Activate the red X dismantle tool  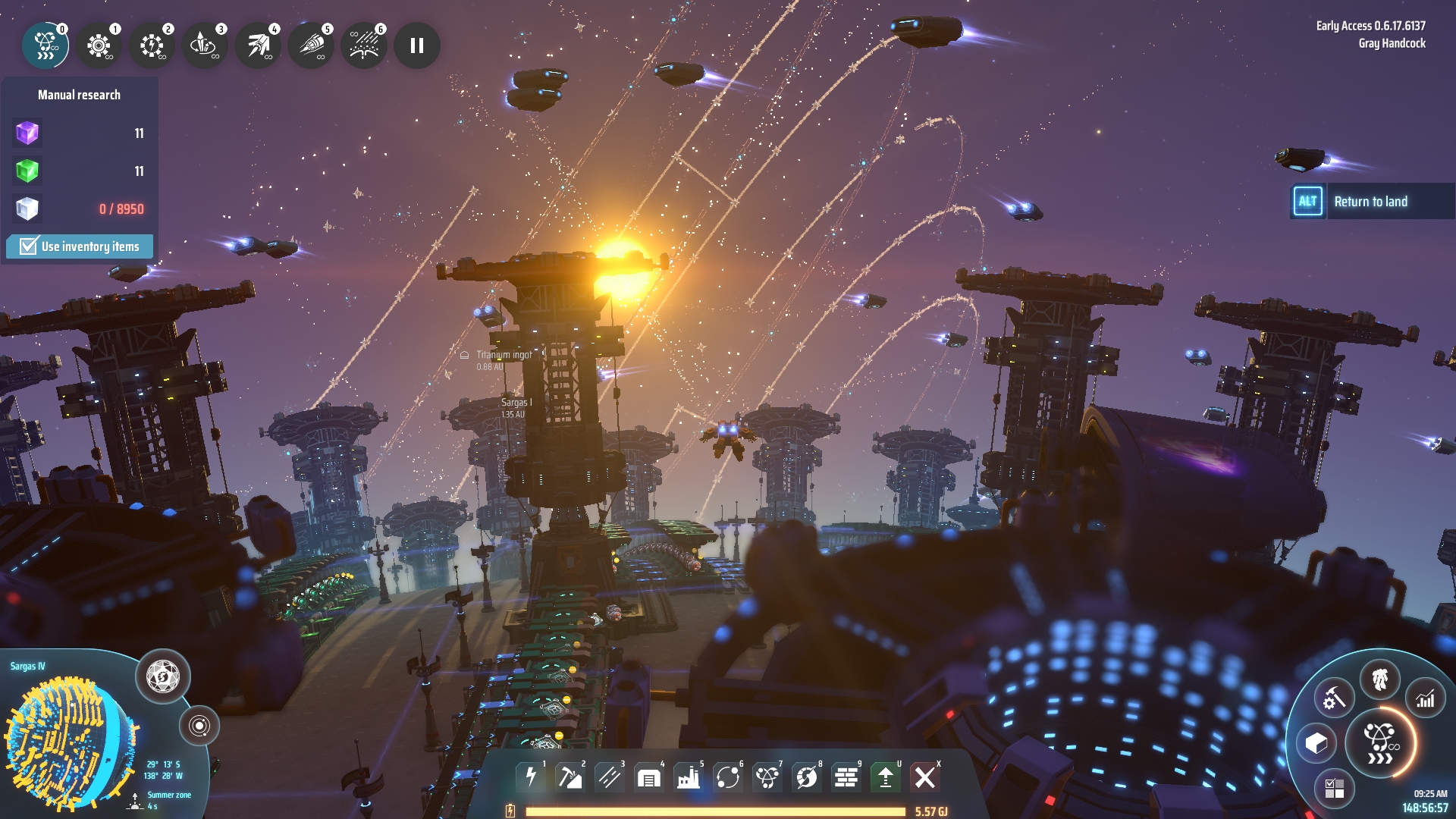click(924, 777)
